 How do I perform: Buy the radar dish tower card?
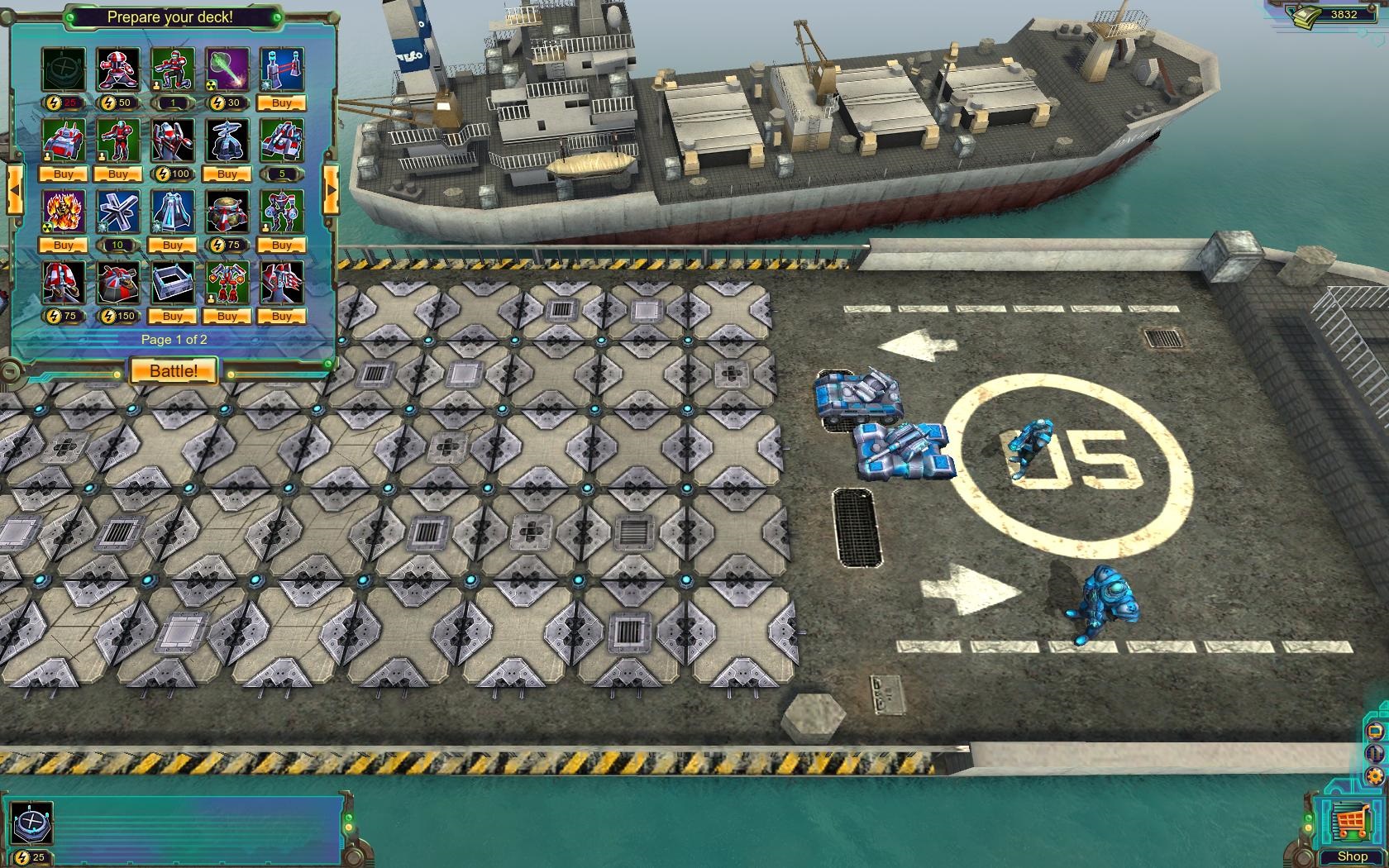point(227,174)
